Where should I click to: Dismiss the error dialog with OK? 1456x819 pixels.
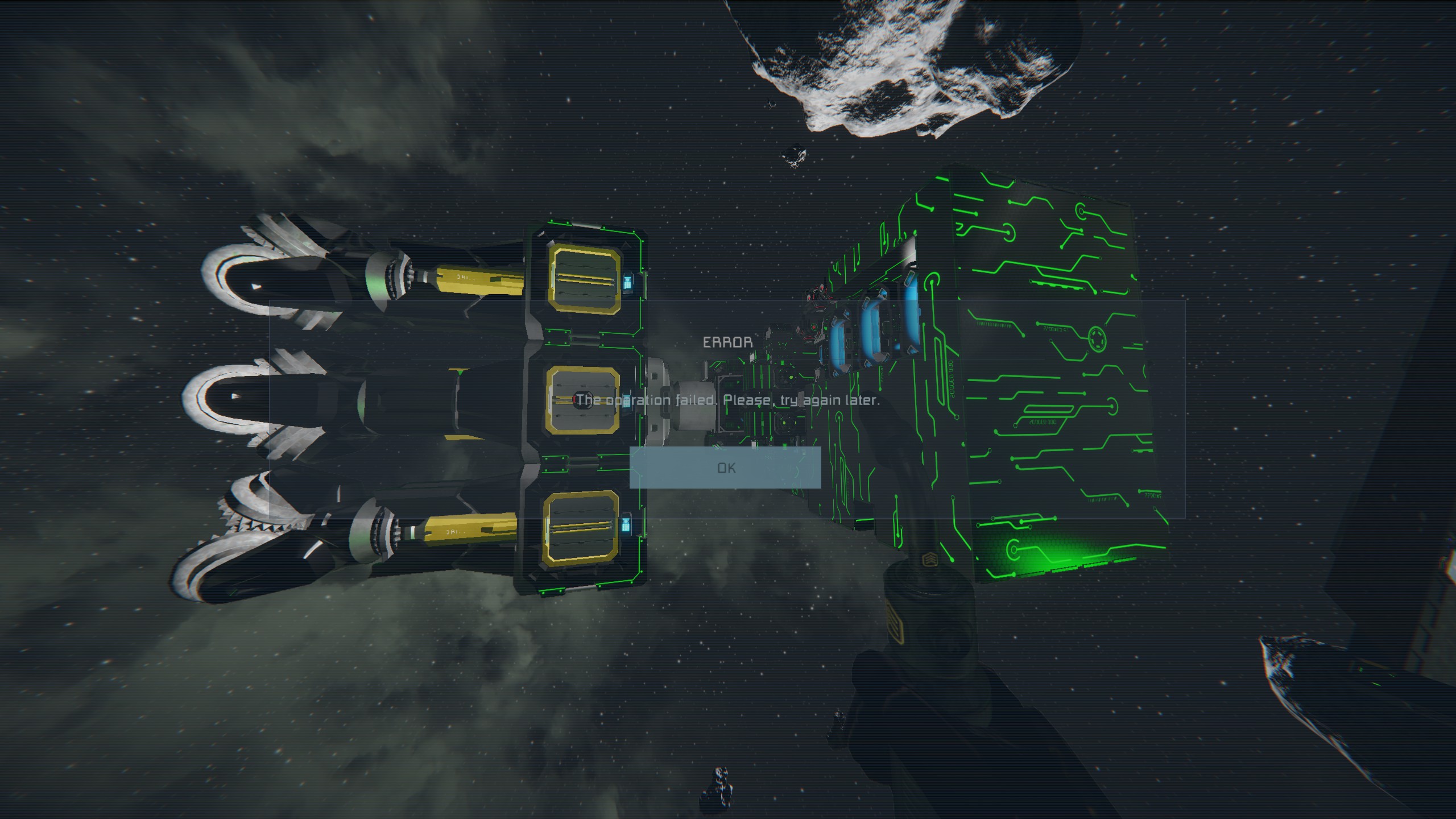pos(725,468)
